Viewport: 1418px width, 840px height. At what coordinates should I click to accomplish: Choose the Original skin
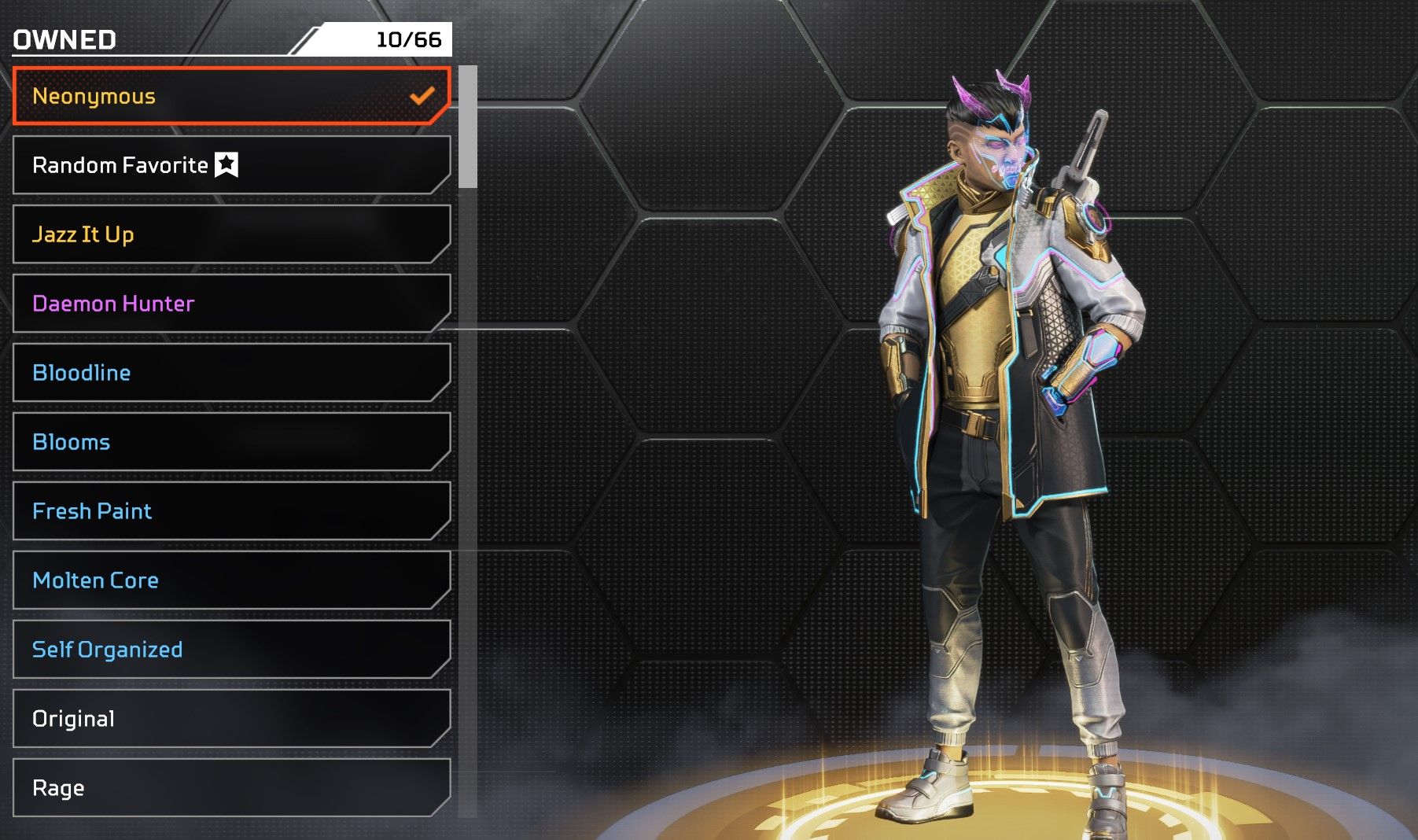pos(231,719)
